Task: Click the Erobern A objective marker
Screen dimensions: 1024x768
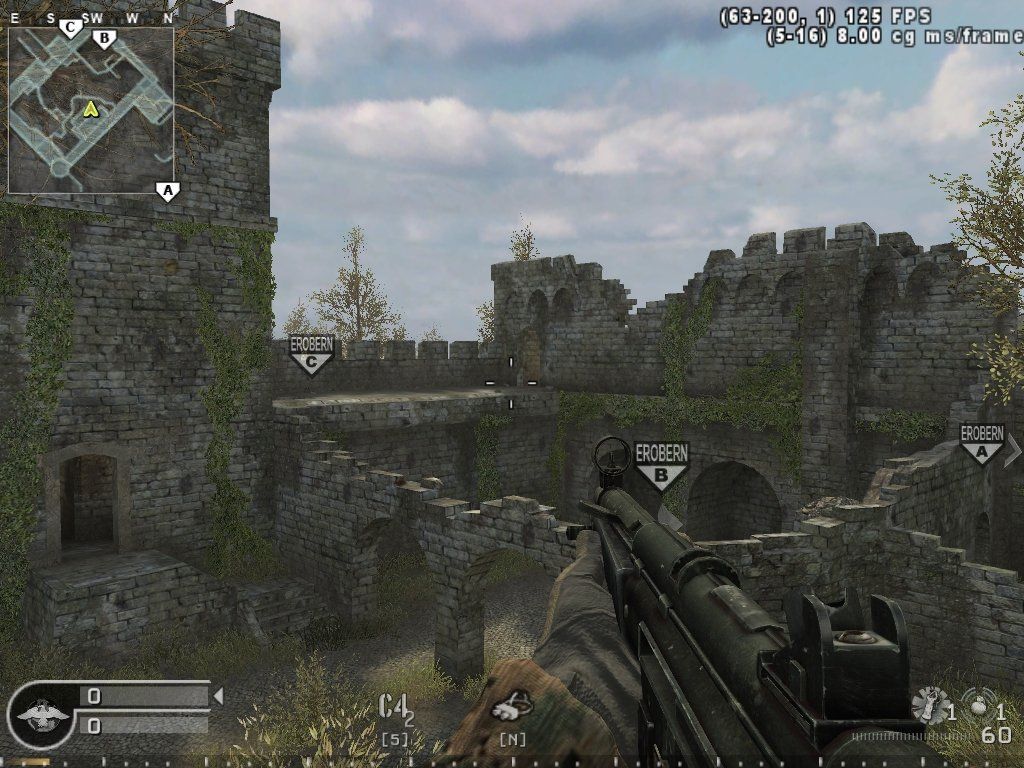Action: pos(981,444)
